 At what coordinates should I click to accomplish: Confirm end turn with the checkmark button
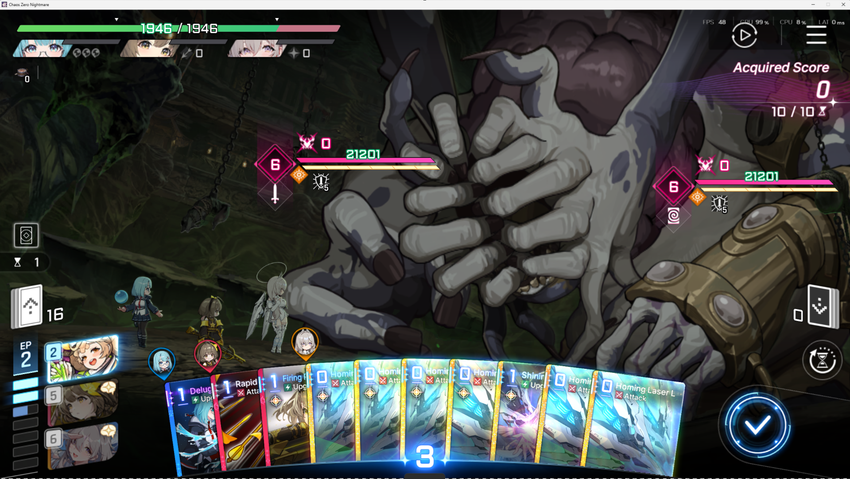tap(757, 425)
